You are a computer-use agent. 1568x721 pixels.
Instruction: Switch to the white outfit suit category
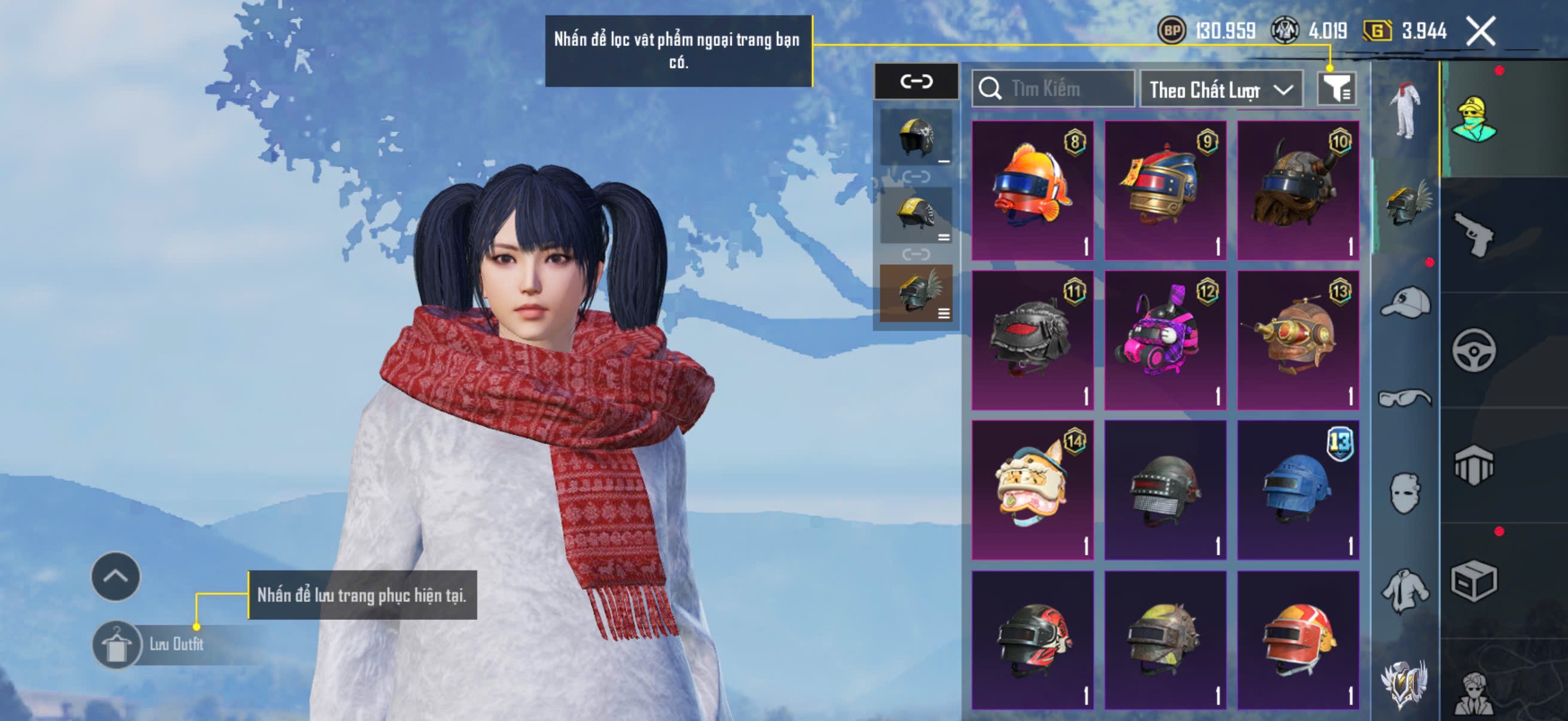pyautogui.click(x=1405, y=111)
